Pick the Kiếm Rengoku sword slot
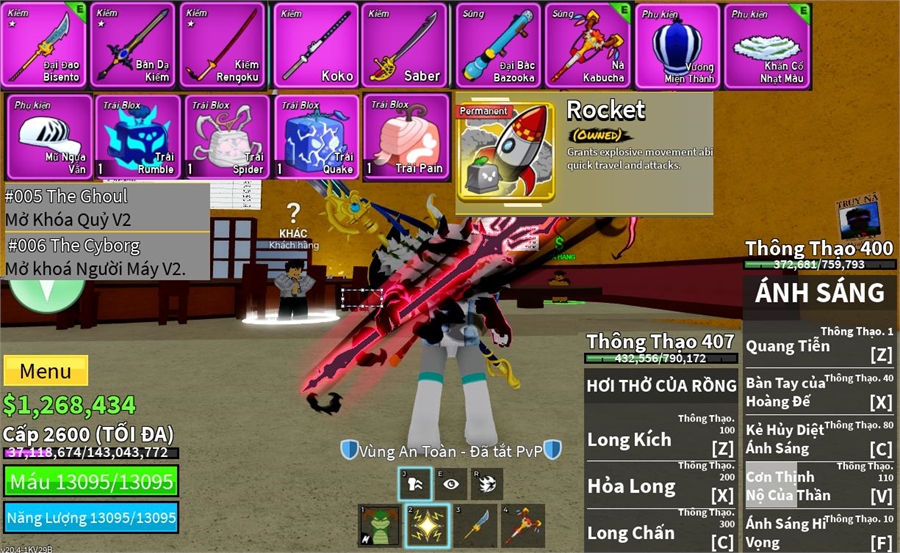 [221, 45]
